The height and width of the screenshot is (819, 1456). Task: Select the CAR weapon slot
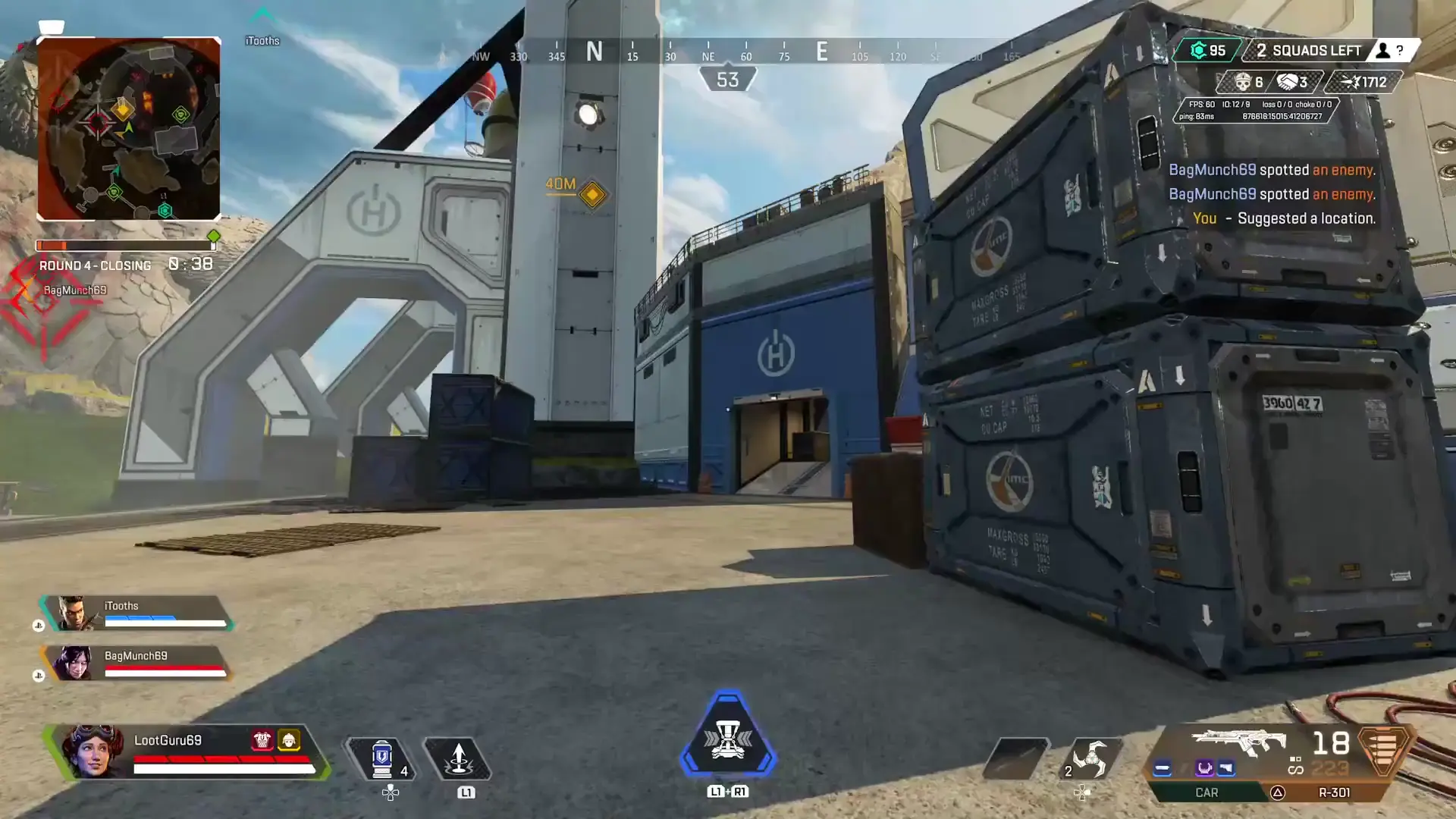(x=1207, y=792)
